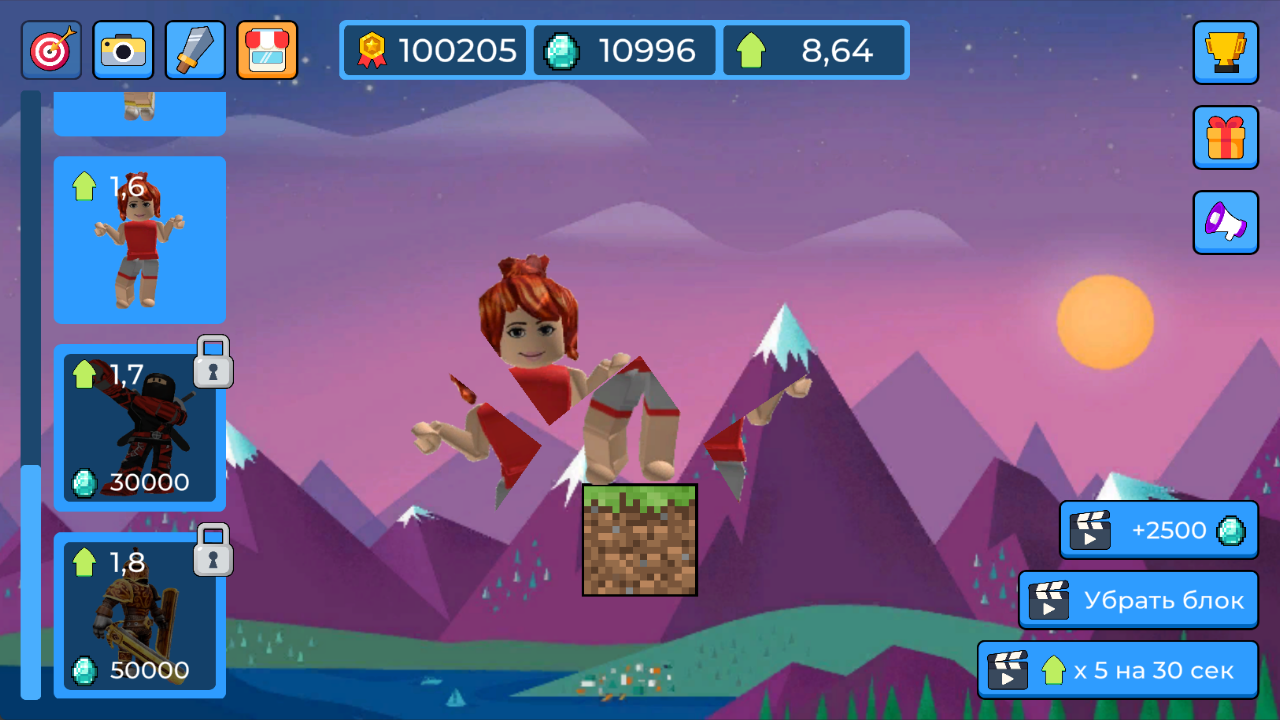Click the diamond currency icon
Image resolution: width=1280 pixels, height=720 pixels.
(561, 47)
